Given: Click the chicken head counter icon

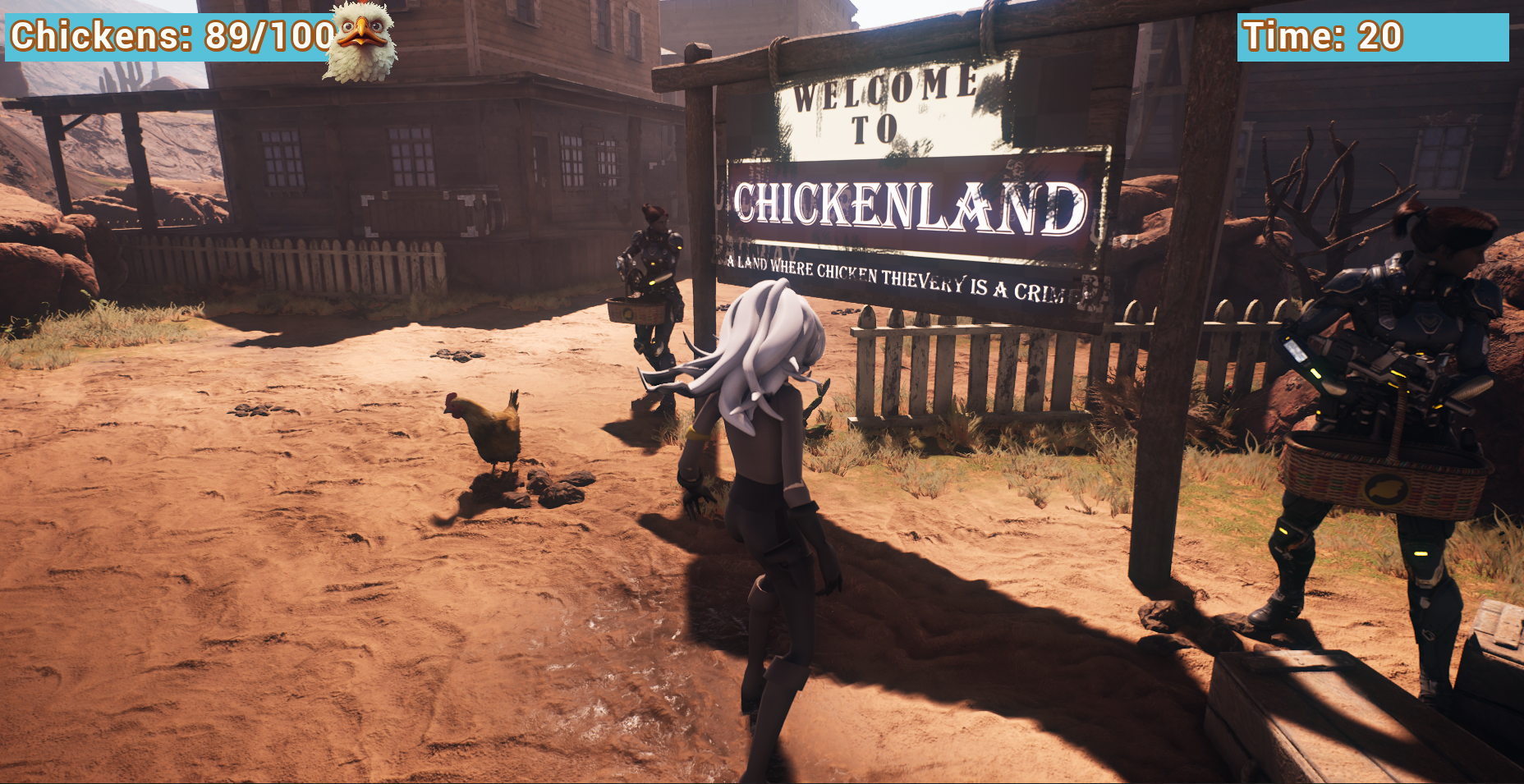Looking at the screenshot, I should (x=360, y=41).
